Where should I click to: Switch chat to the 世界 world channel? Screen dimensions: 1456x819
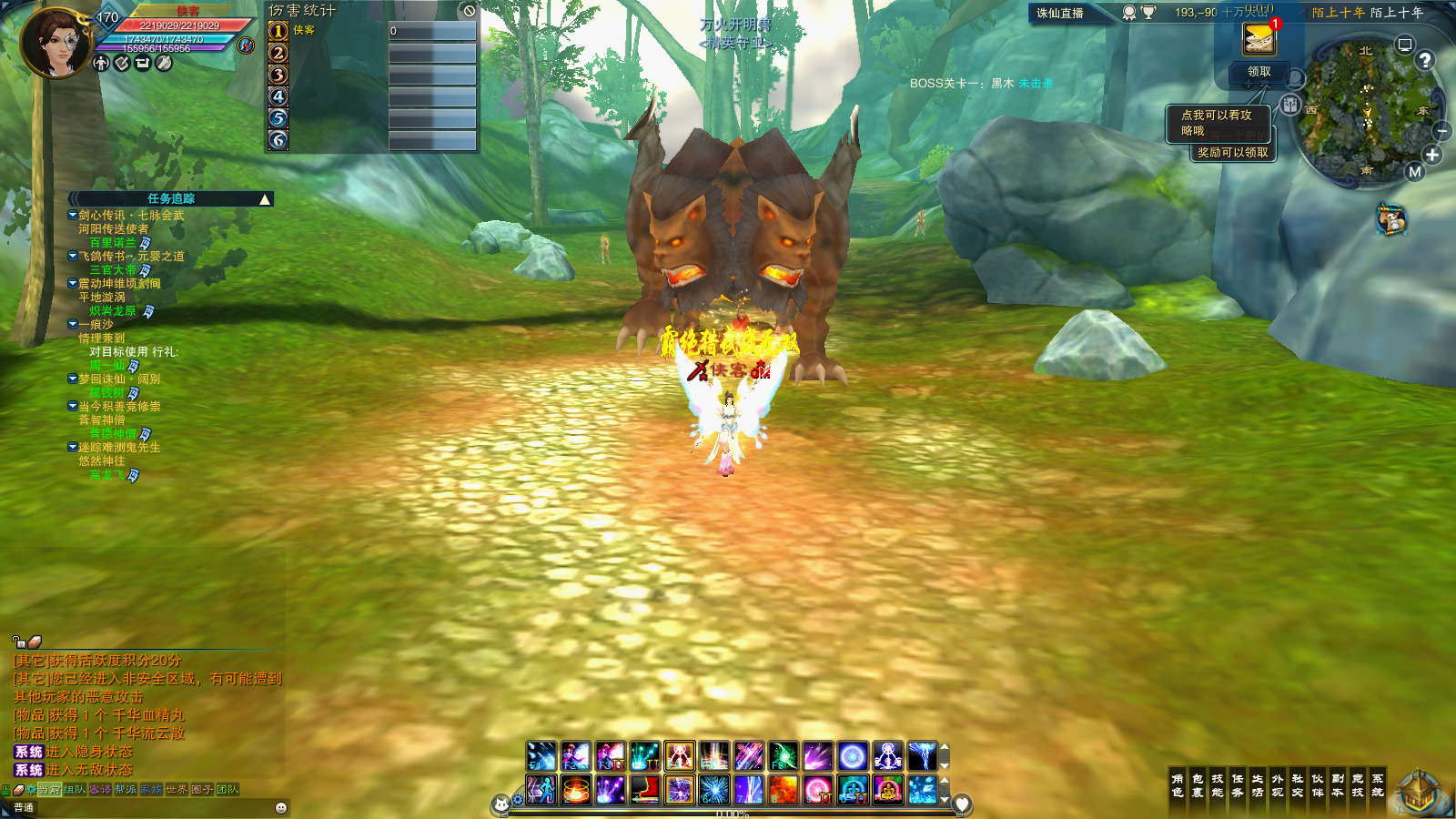tap(177, 790)
